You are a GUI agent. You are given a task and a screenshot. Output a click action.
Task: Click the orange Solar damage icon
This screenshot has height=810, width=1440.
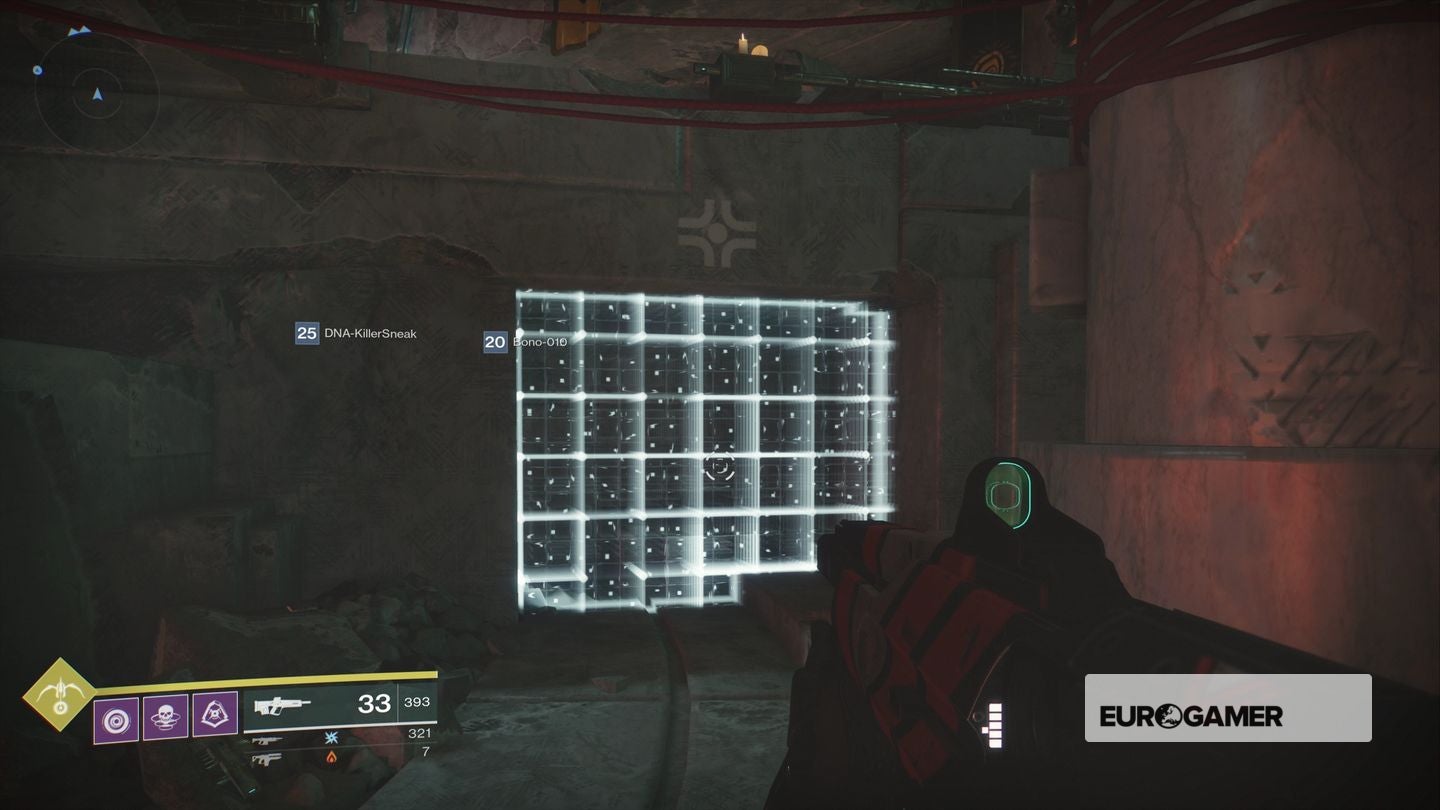point(332,757)
